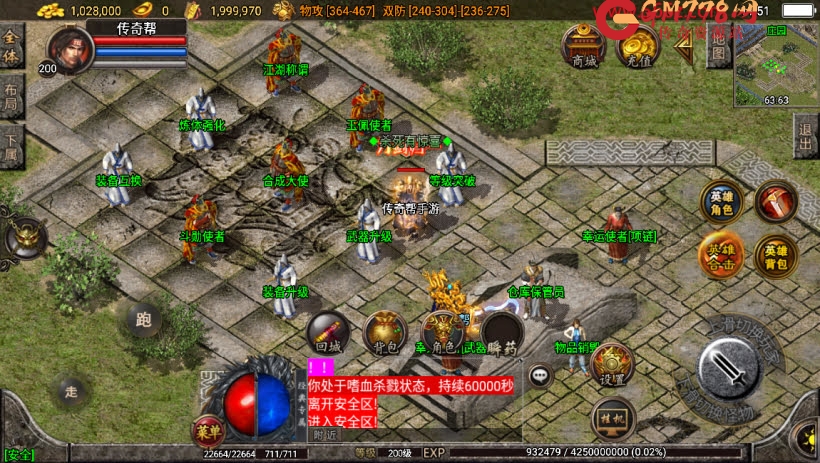Activate the 英雄合击 combo attack

(x=720, y=255)
